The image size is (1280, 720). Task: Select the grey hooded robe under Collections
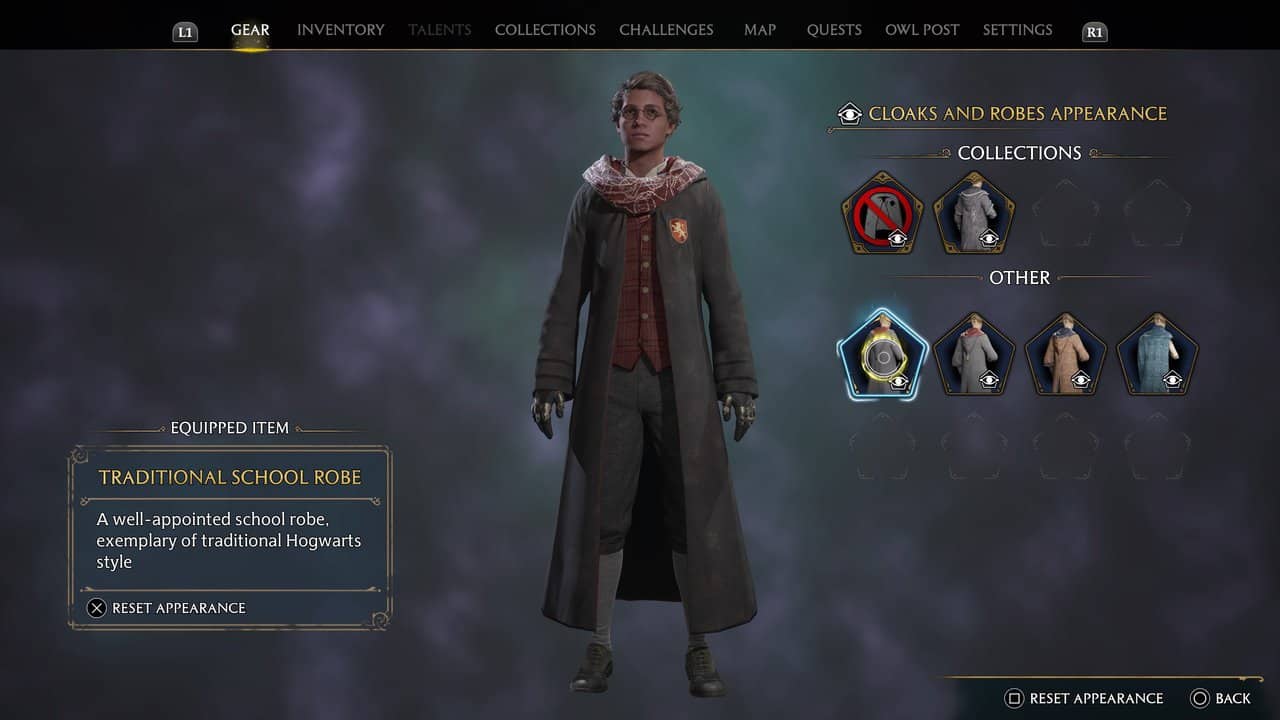(974, 213)
